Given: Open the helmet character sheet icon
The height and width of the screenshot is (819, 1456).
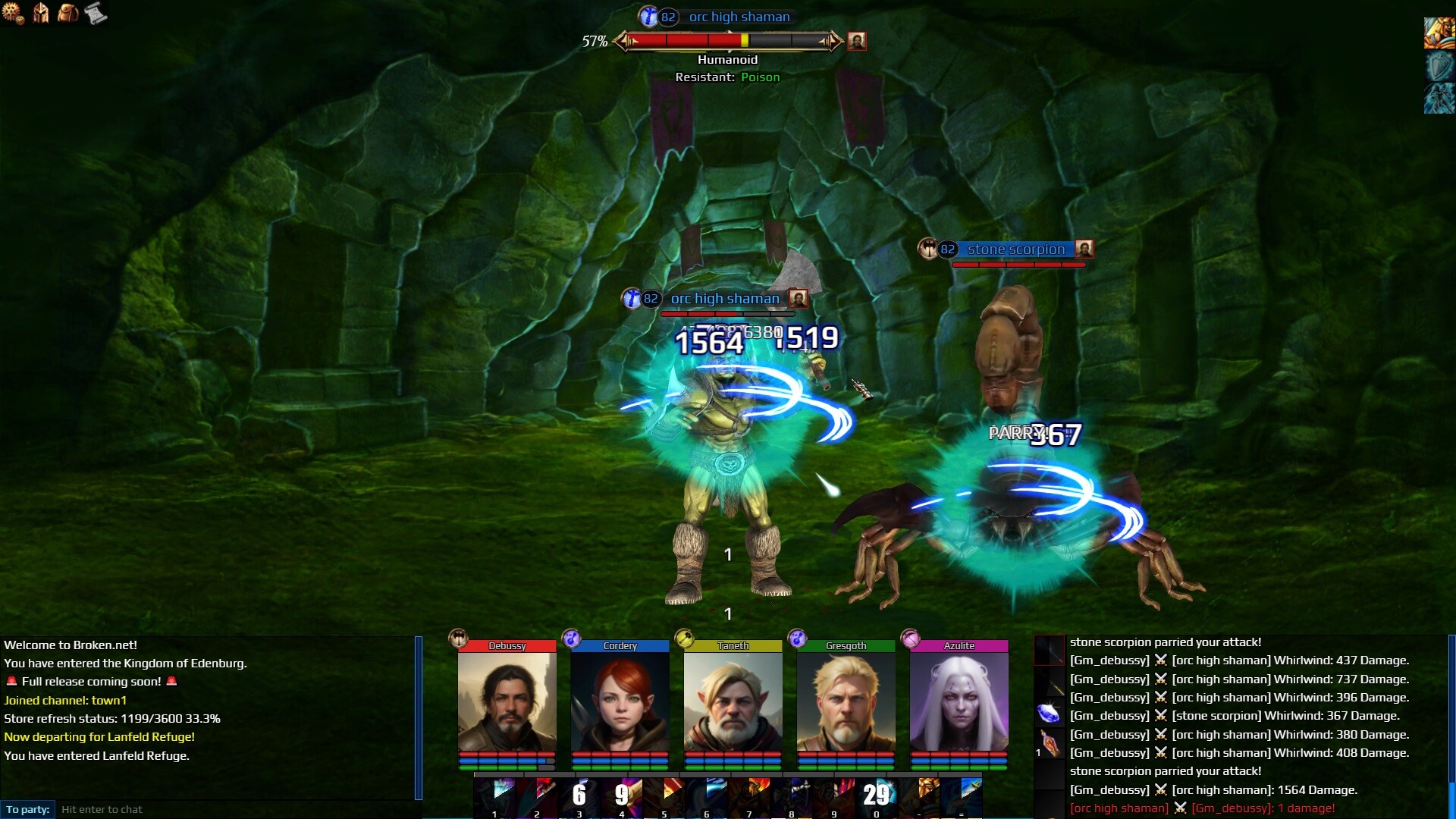Looking at the screenshot, I should coord(41,13).
